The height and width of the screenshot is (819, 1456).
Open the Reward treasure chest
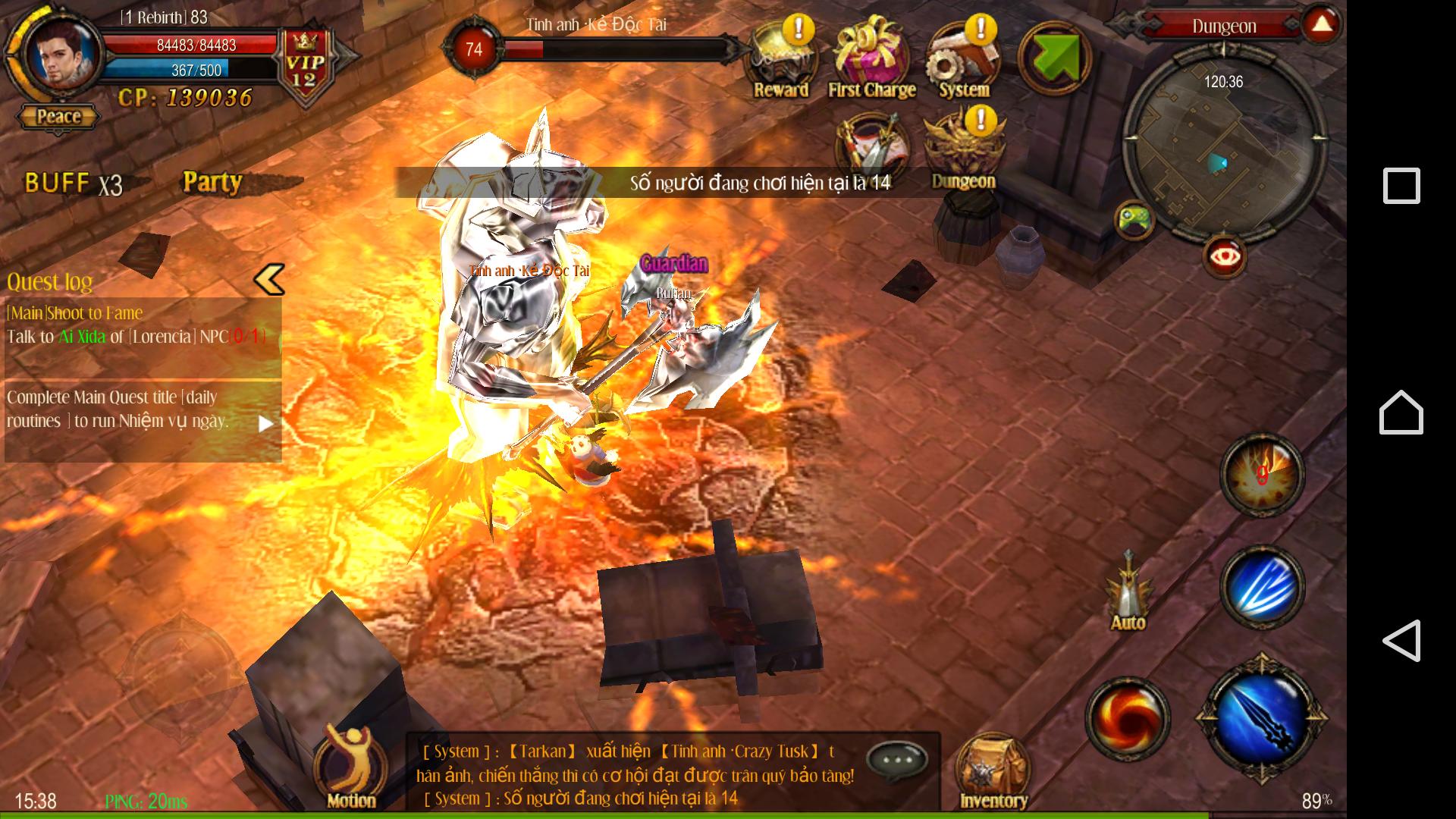780,61
